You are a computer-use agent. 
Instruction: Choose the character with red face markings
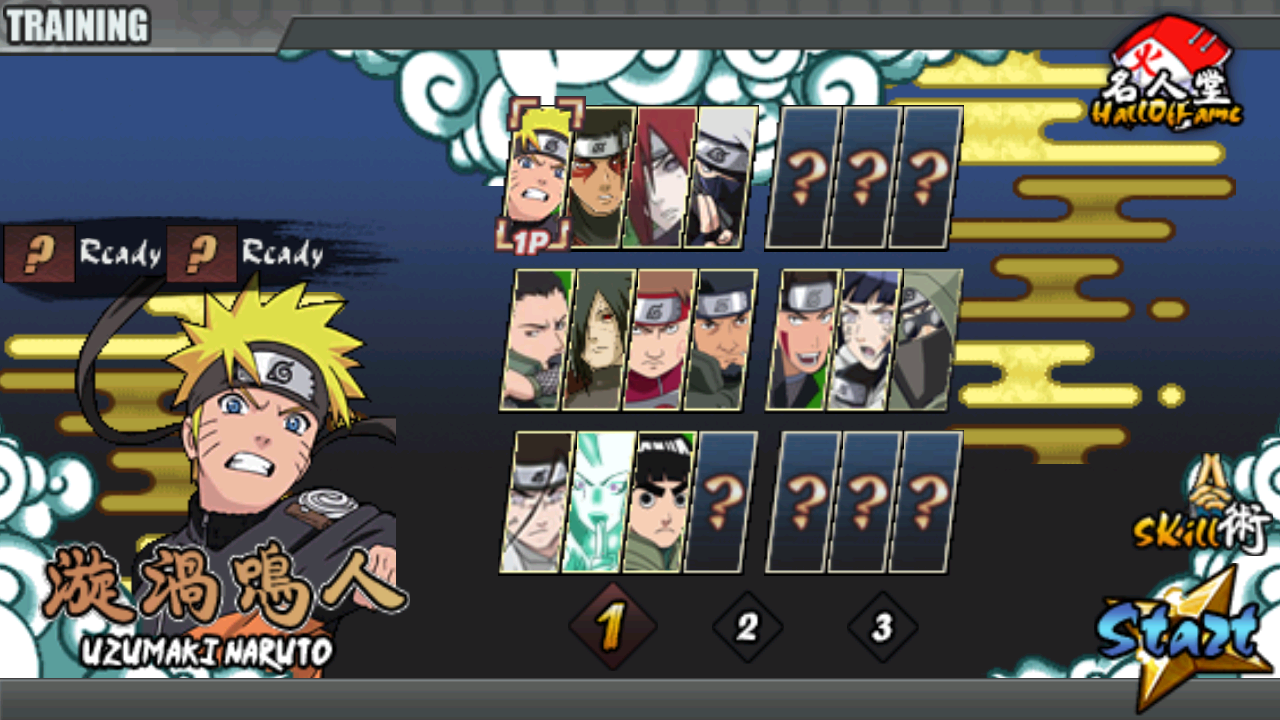tap(600, 177)
